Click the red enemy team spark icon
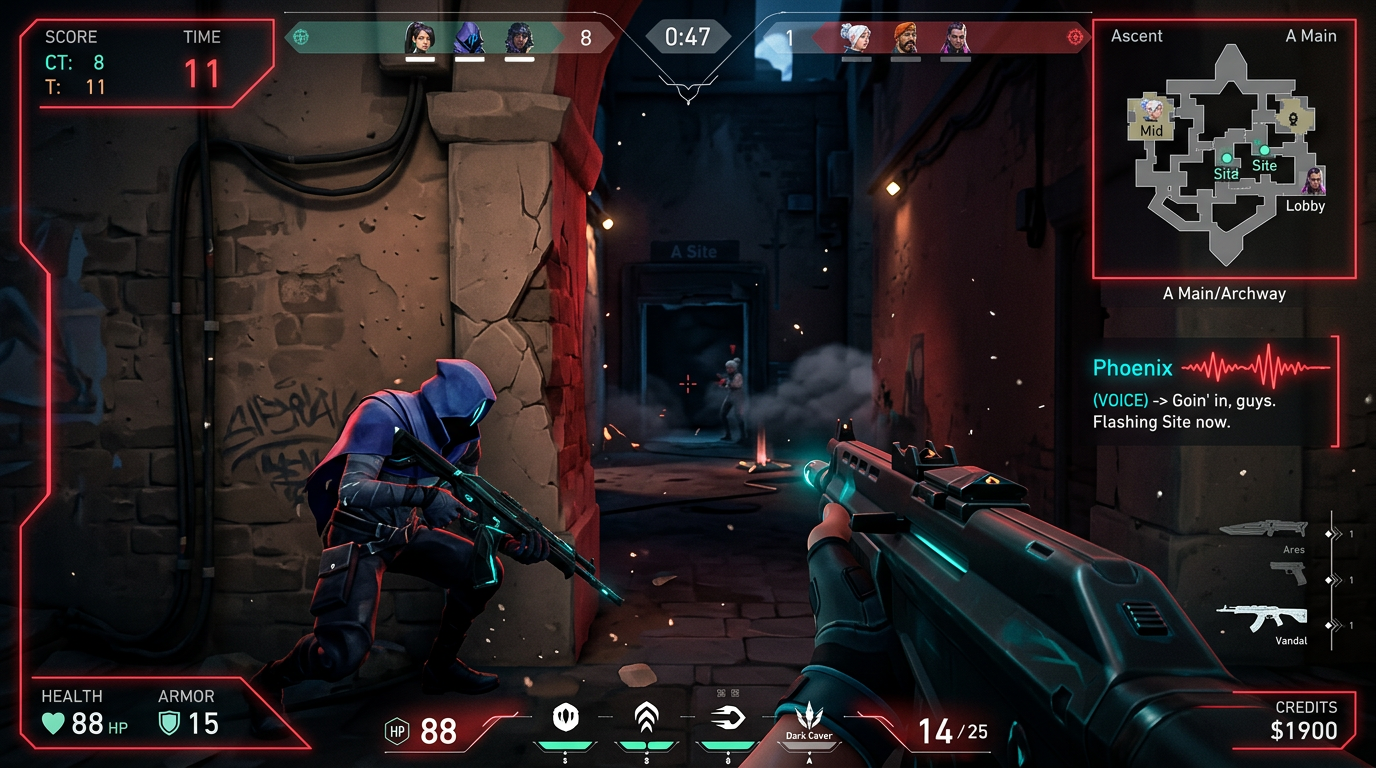The width and height of the screenshot is (1376, 768). tap(1076, 36)
